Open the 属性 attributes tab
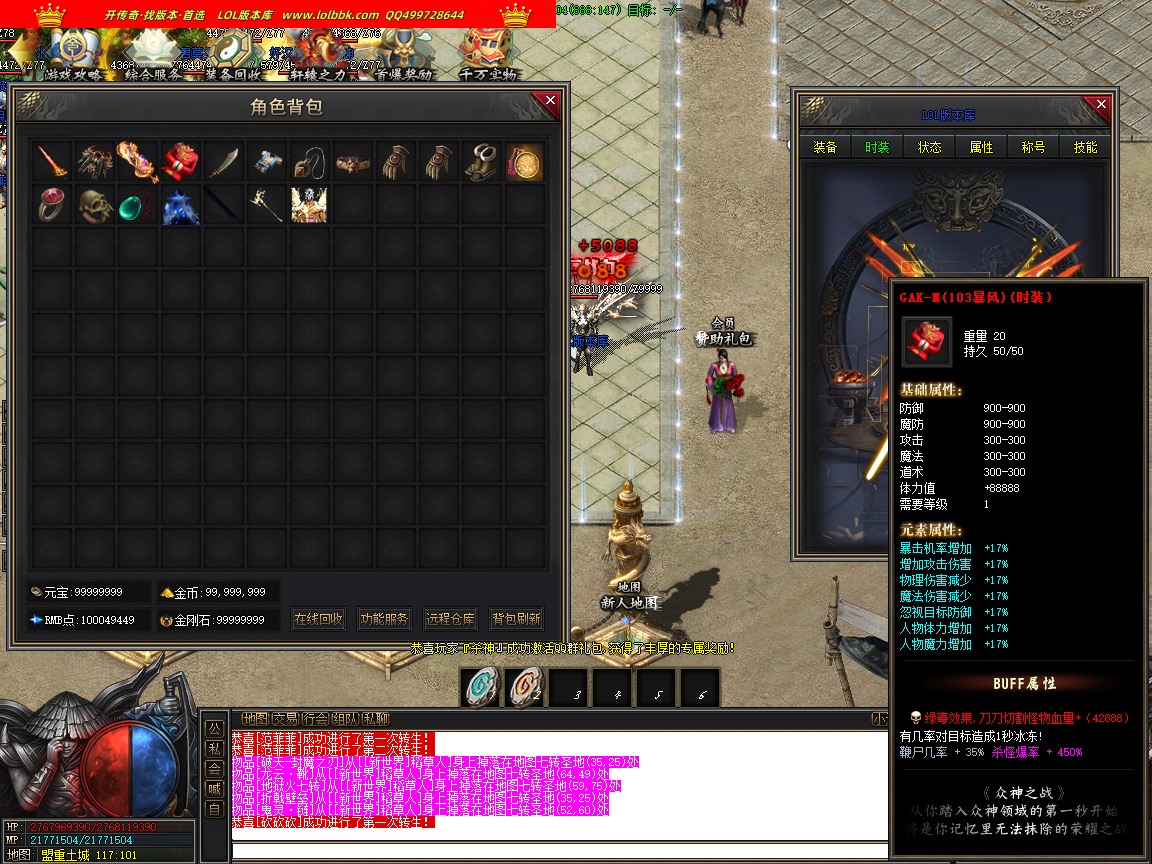Image resolution: width=1152 pixels, height=864 pixels. click(981, 147)
